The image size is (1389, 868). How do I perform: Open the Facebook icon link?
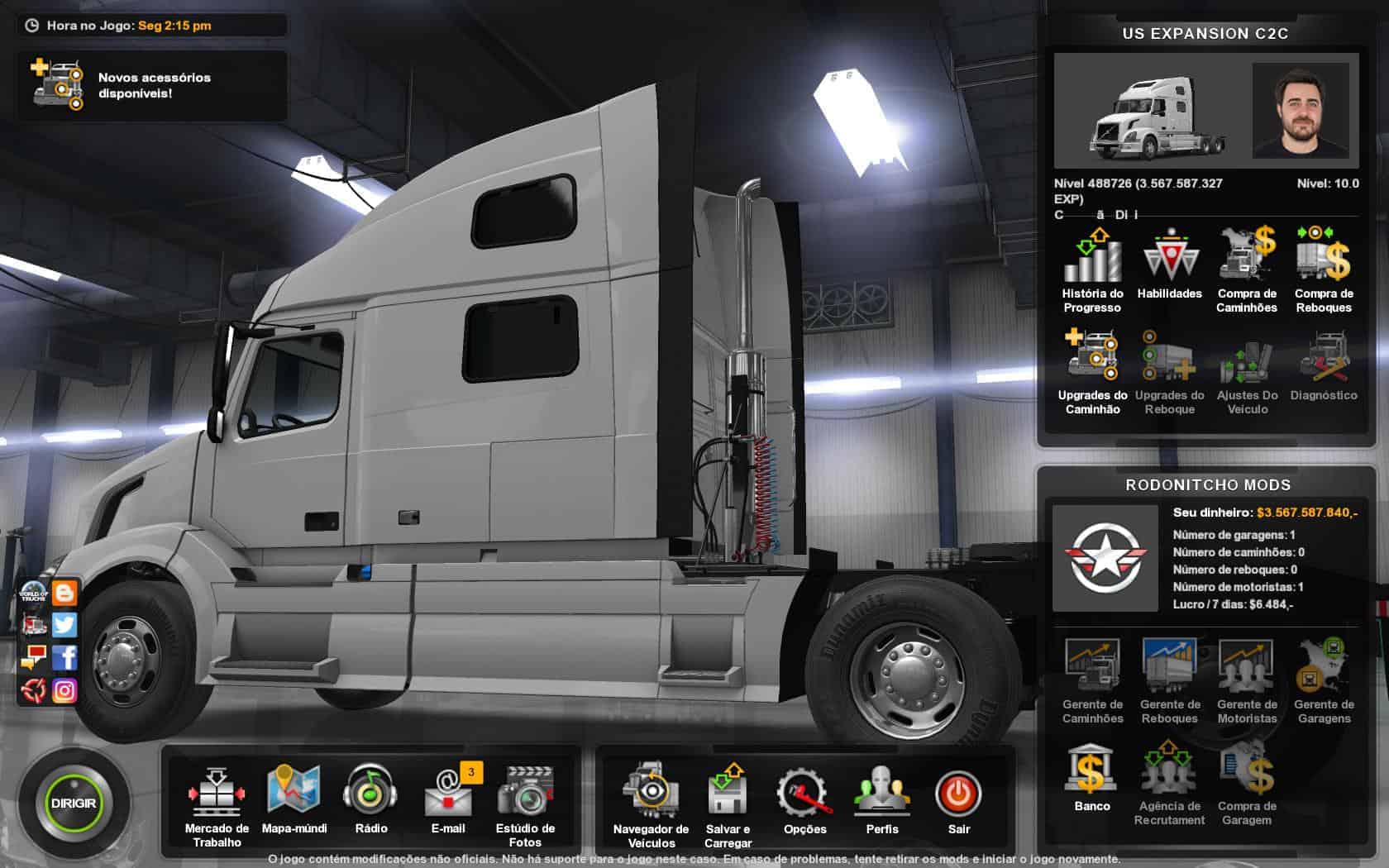pyautogui.click(x=64, y=657)
